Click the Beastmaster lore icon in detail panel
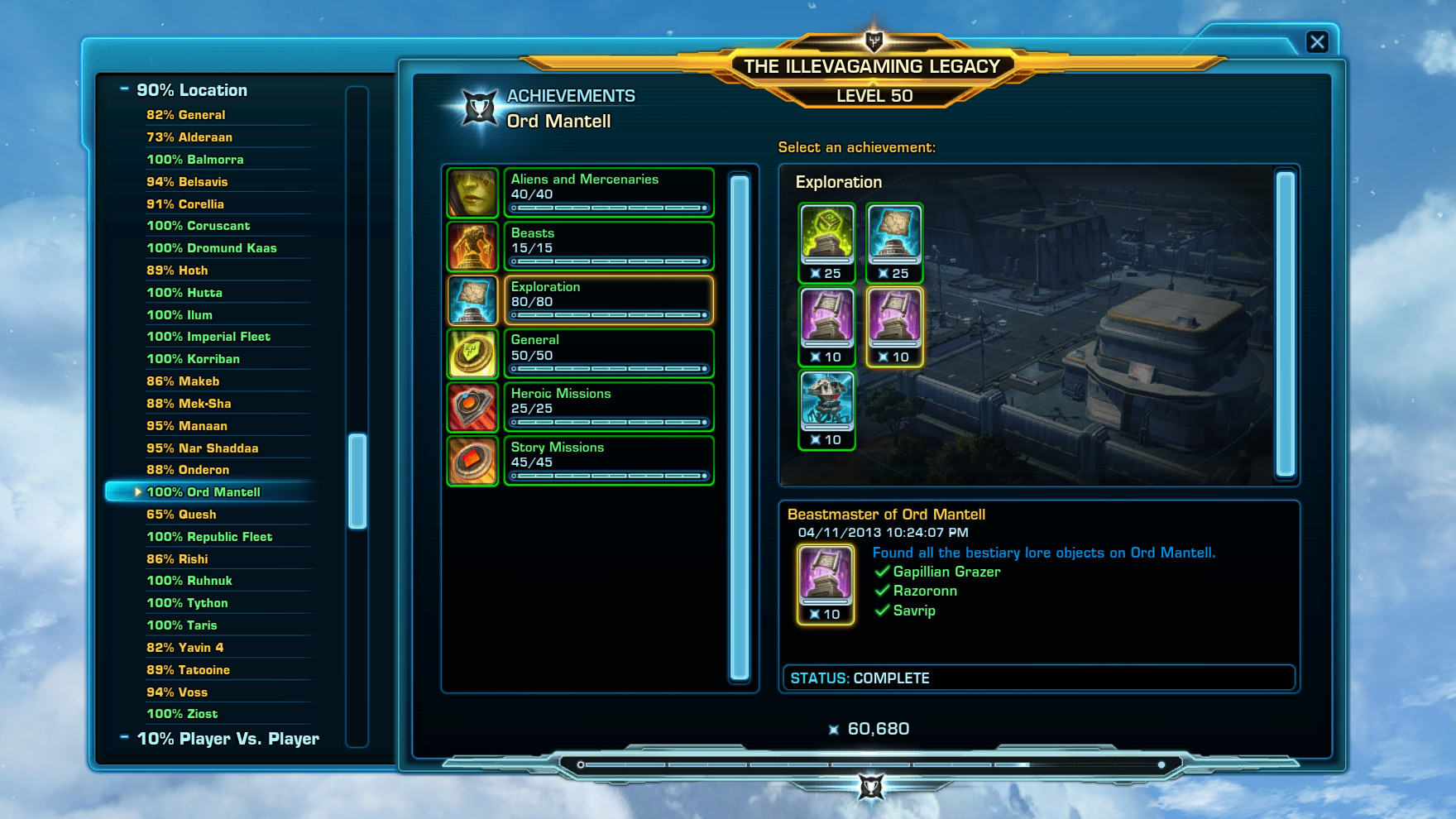 pyautogui.click(x=824, y=581)
